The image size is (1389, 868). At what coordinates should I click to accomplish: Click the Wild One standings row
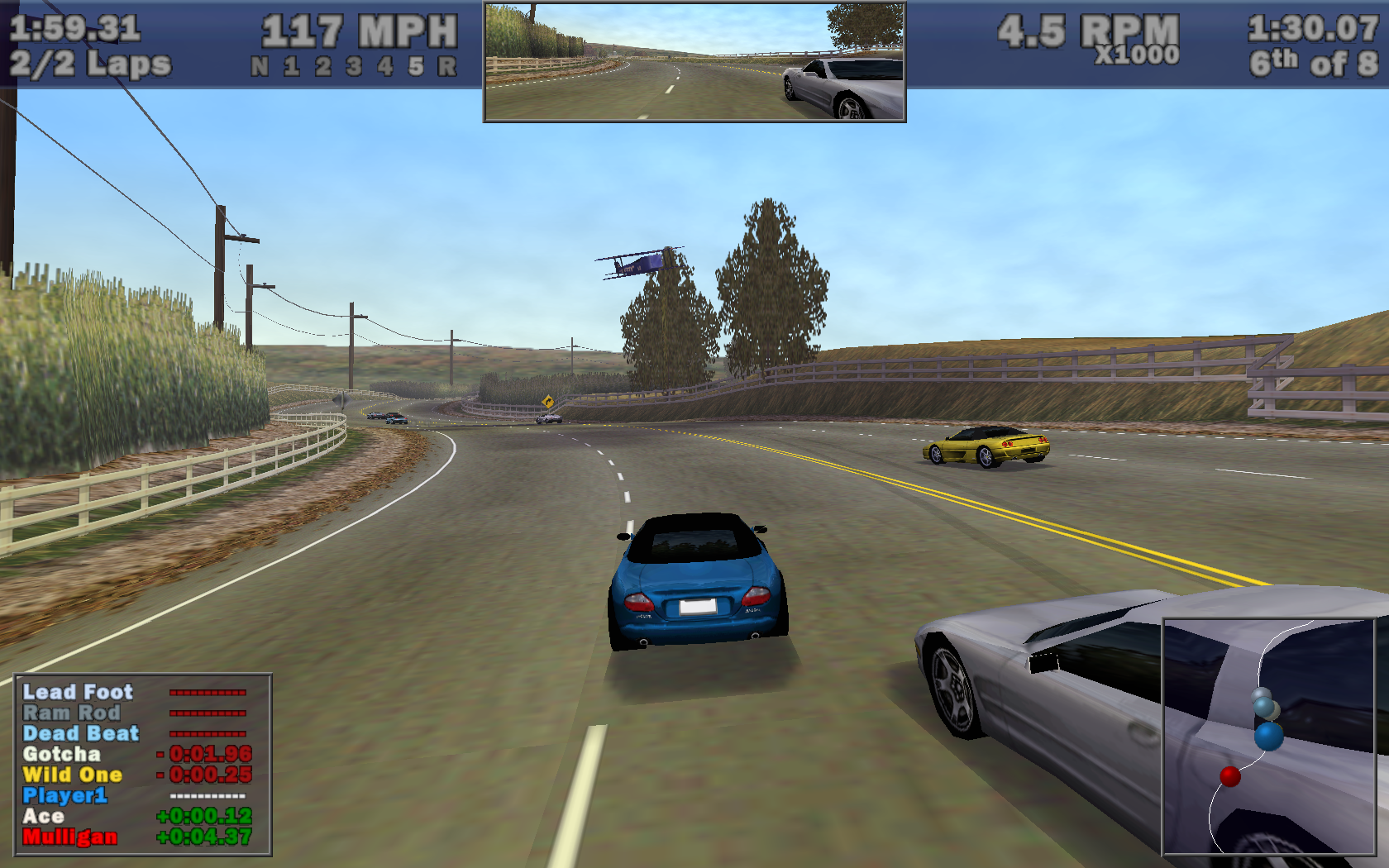click(x=73, y=775)
